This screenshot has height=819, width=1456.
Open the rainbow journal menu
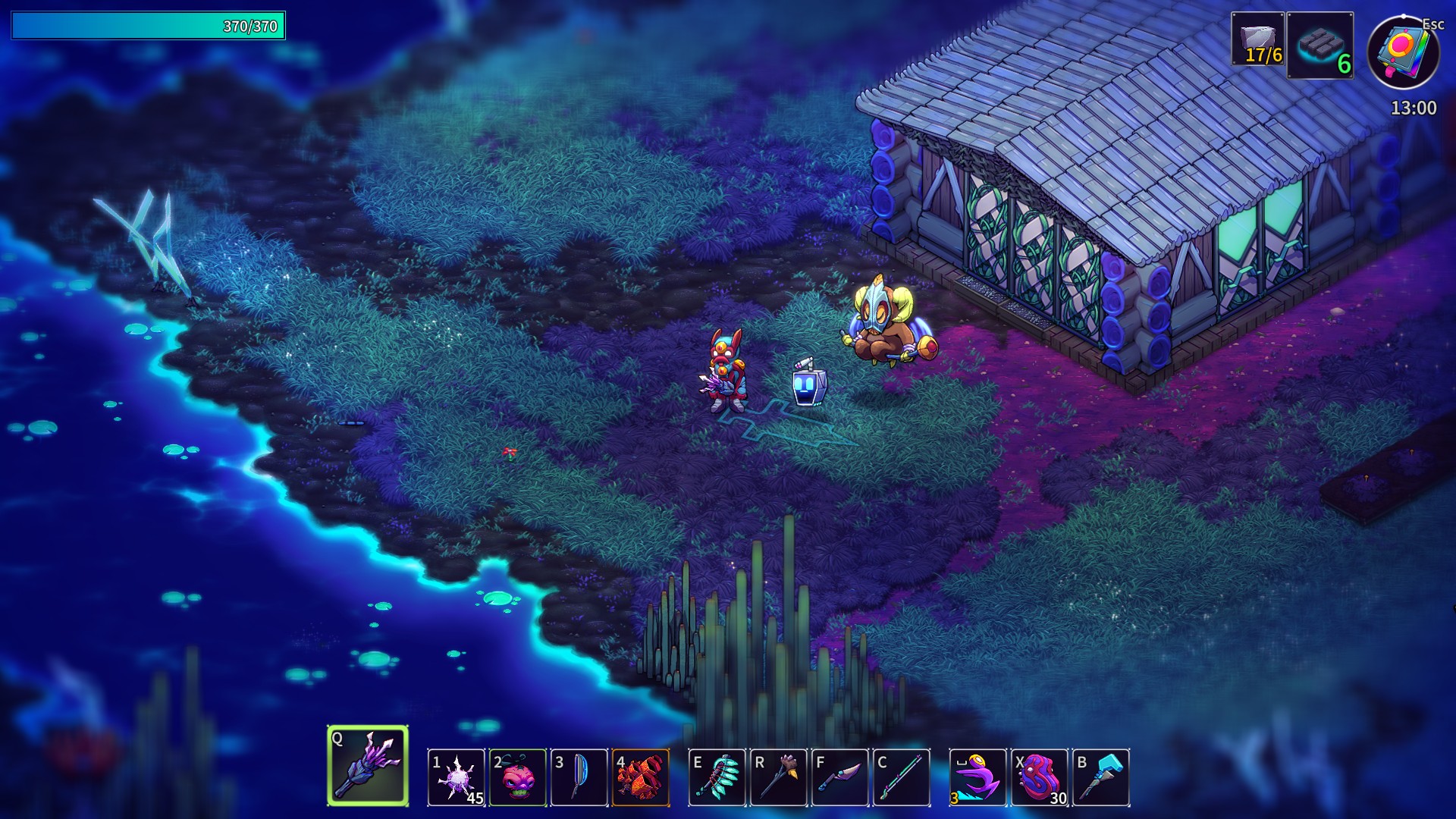coord(1403,52)
